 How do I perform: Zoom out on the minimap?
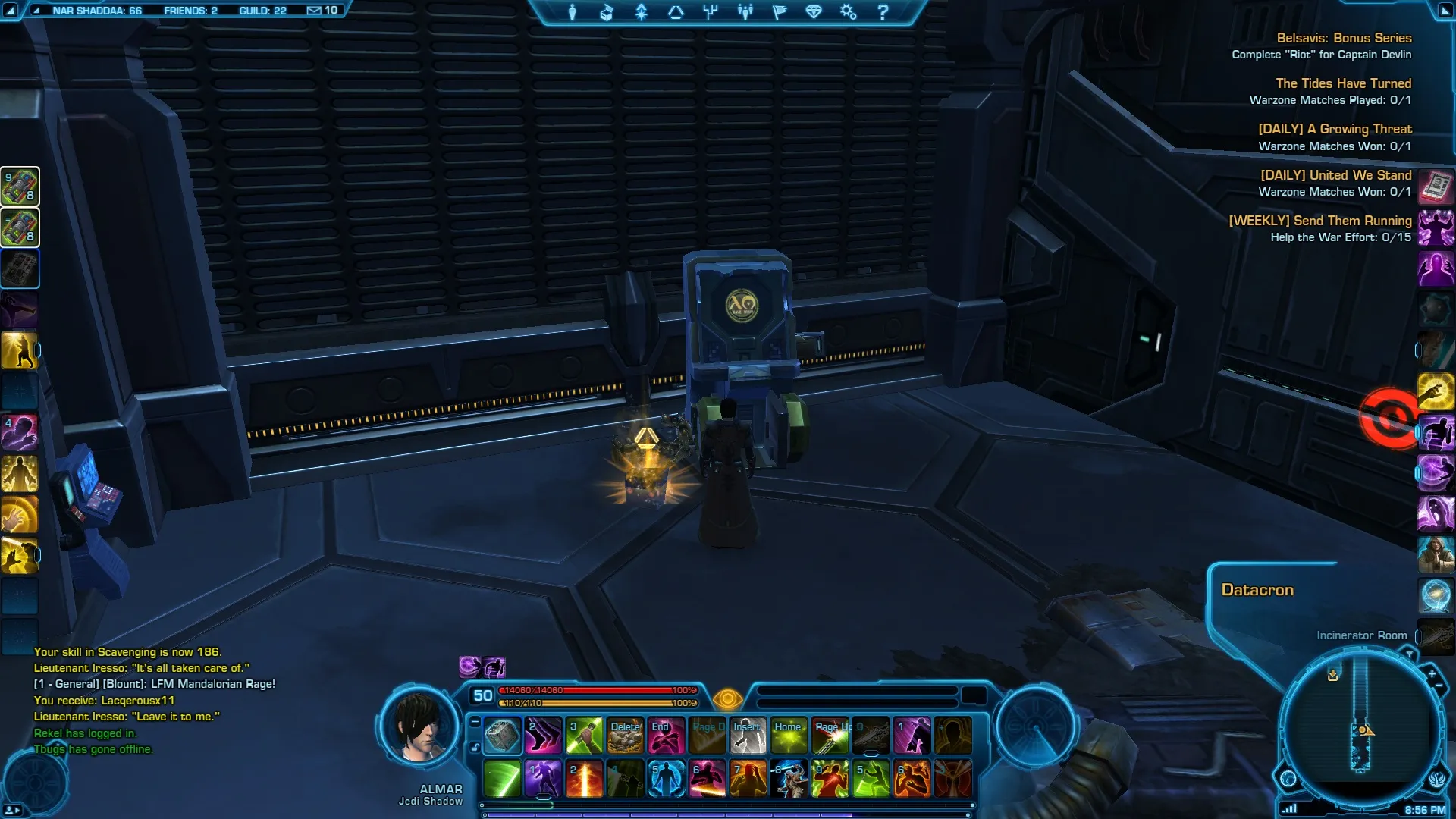pos(1439,686)
